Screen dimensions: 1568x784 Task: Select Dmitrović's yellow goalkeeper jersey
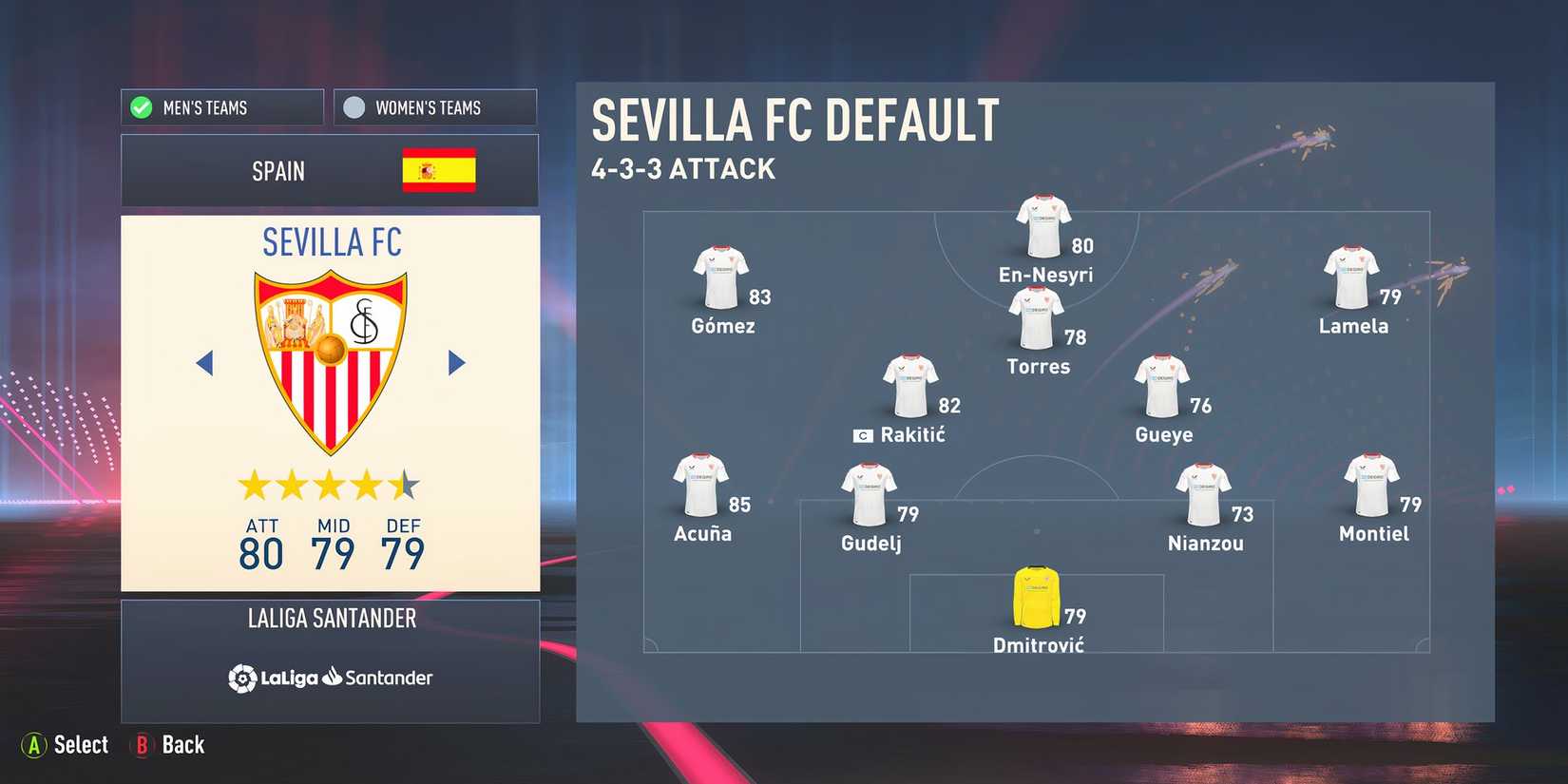[1036, 594]
